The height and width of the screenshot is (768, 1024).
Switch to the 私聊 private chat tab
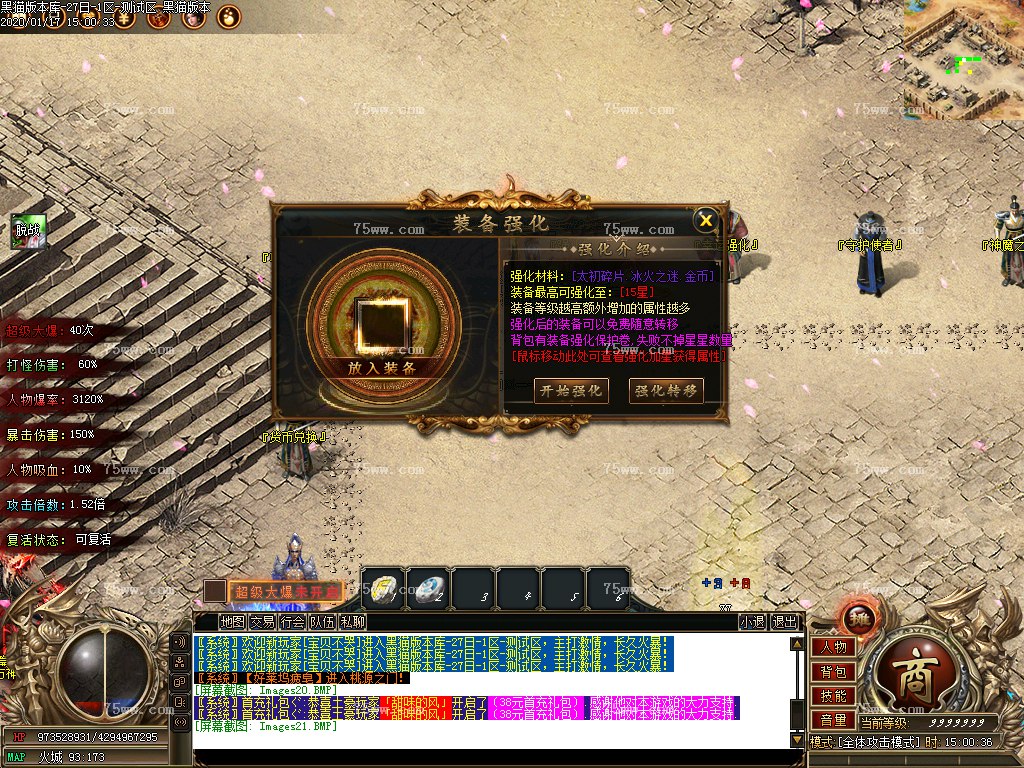pyautogui.click(x=353, y=622)
